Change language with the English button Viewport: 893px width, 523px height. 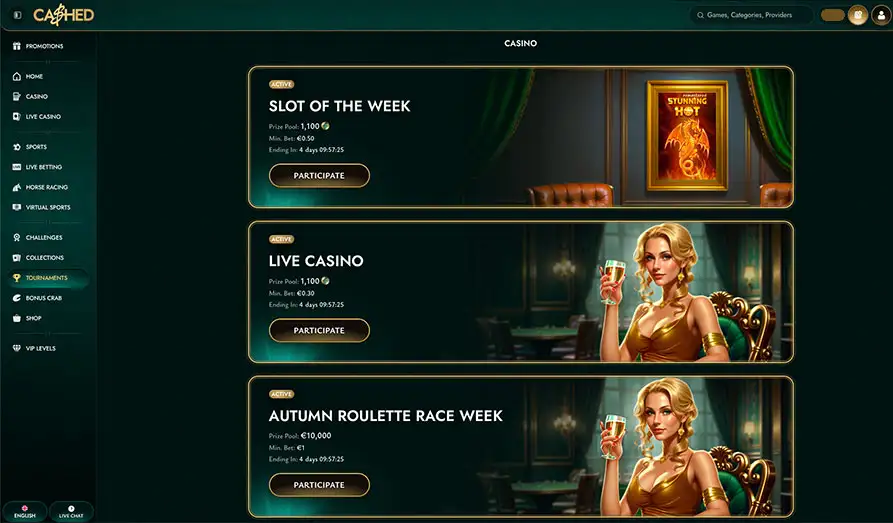25,512
